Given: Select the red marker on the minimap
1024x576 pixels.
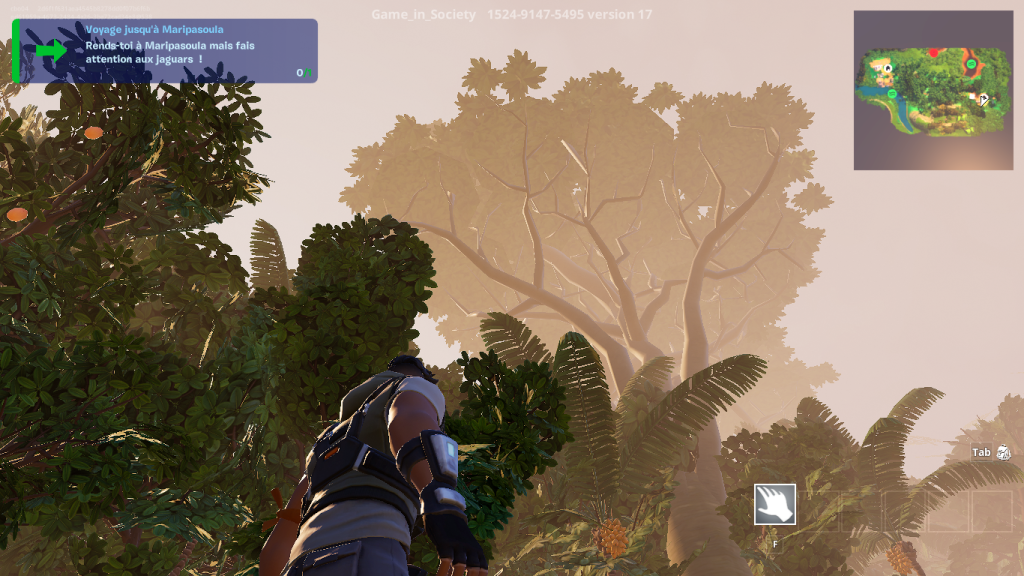Looking at the screenshot, I should (934, 53).
